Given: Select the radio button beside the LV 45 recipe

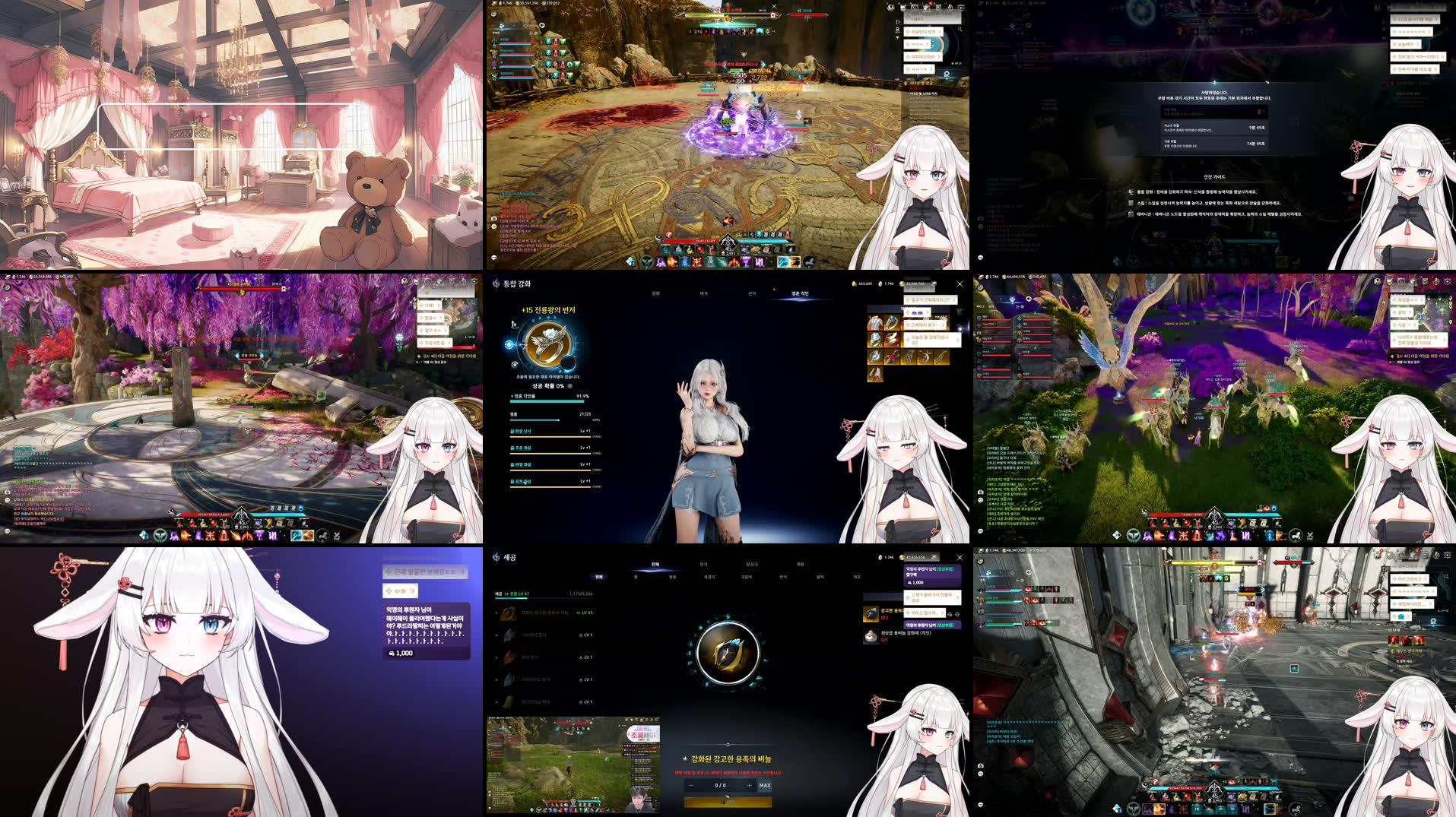Looking at the screenshot, I should 495,613.
